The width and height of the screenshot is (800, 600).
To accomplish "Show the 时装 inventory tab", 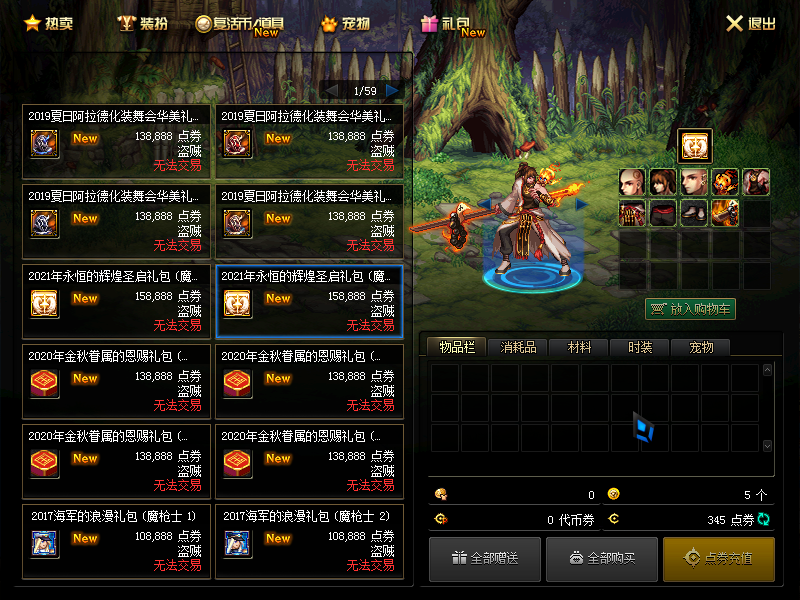I will (x=640, y=347).
